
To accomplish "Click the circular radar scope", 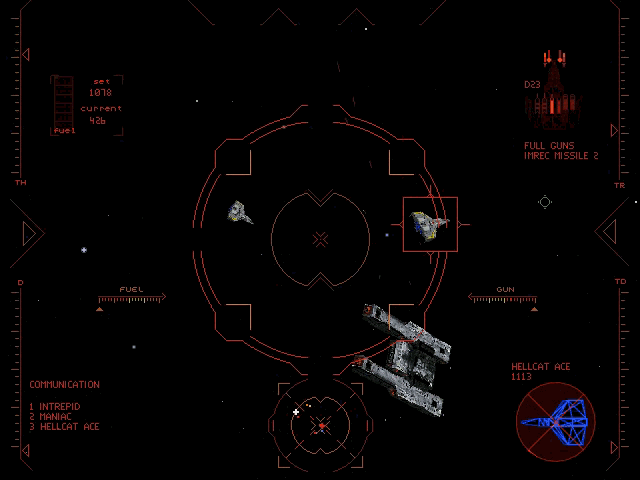I will 321,424.
